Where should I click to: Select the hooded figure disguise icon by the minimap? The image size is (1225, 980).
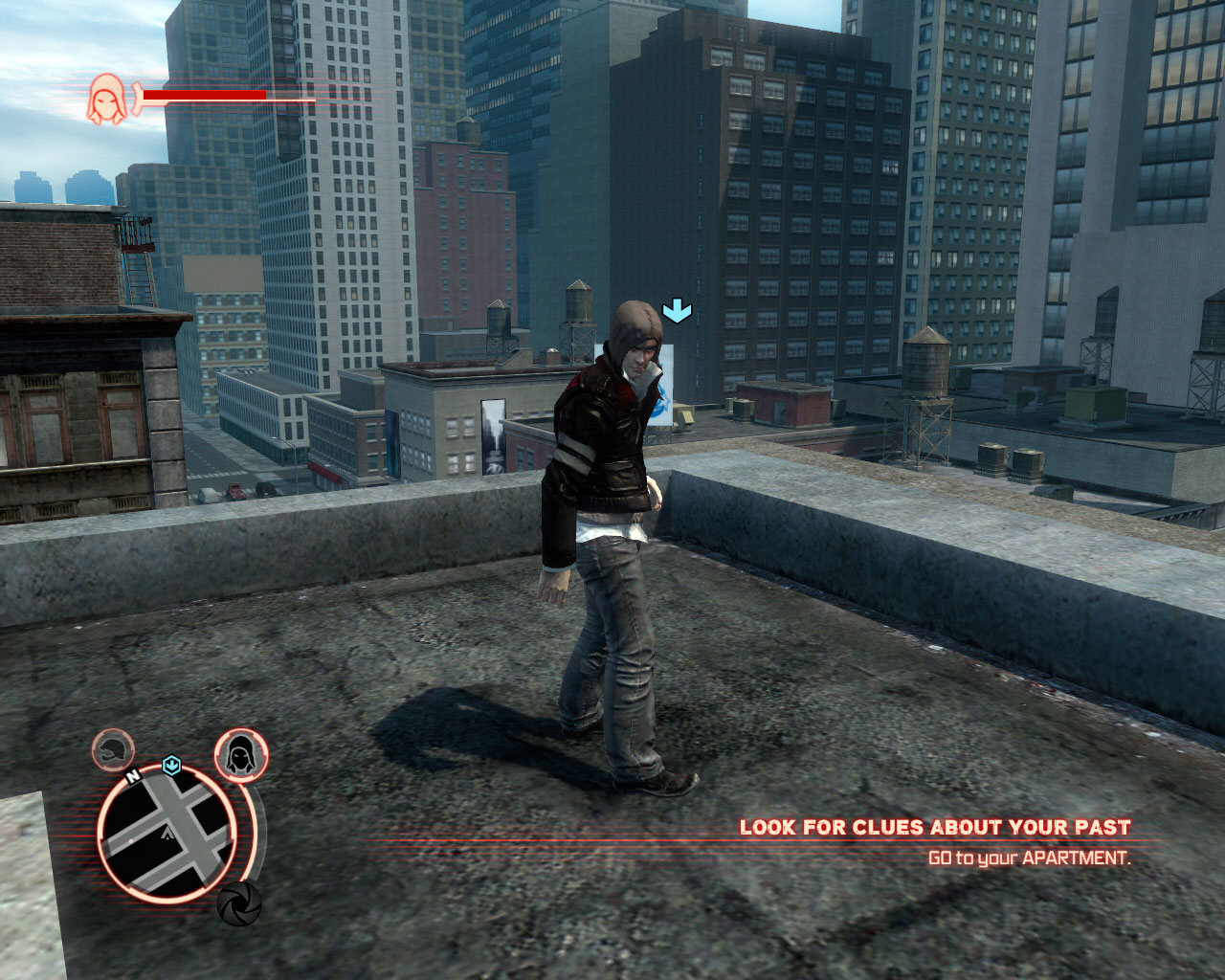click(x=240, y=755)
